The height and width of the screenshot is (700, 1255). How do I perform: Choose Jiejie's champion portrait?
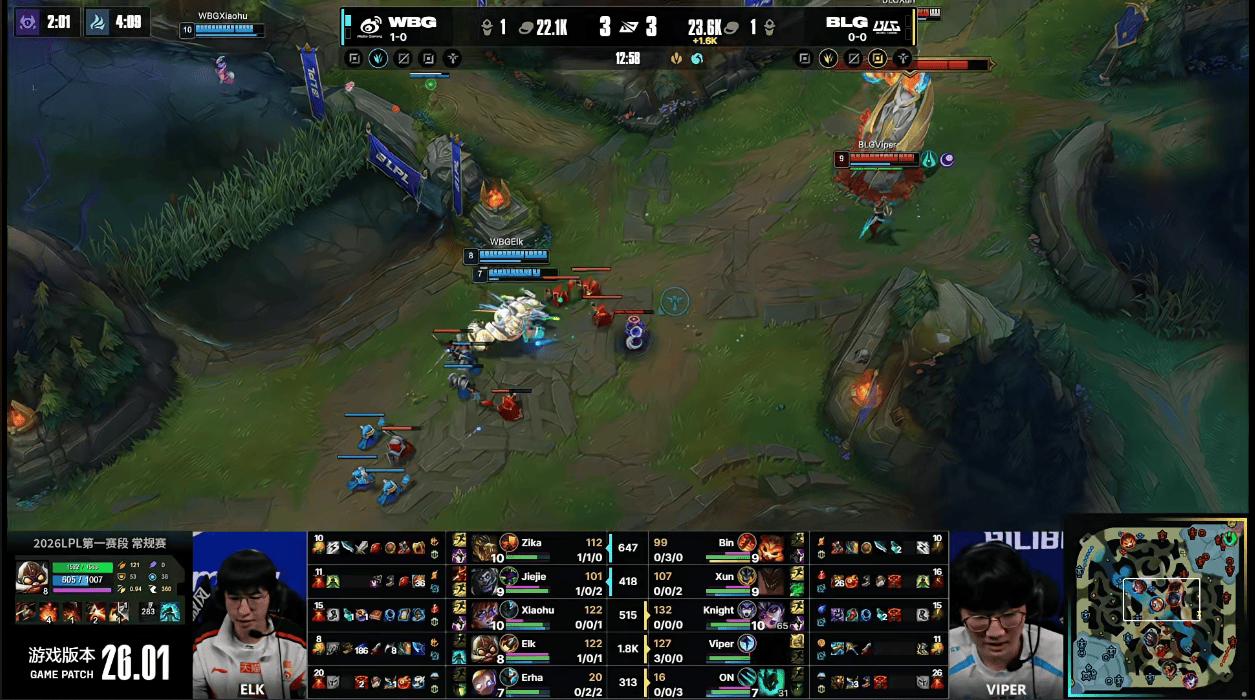click(x=484, y=582)
